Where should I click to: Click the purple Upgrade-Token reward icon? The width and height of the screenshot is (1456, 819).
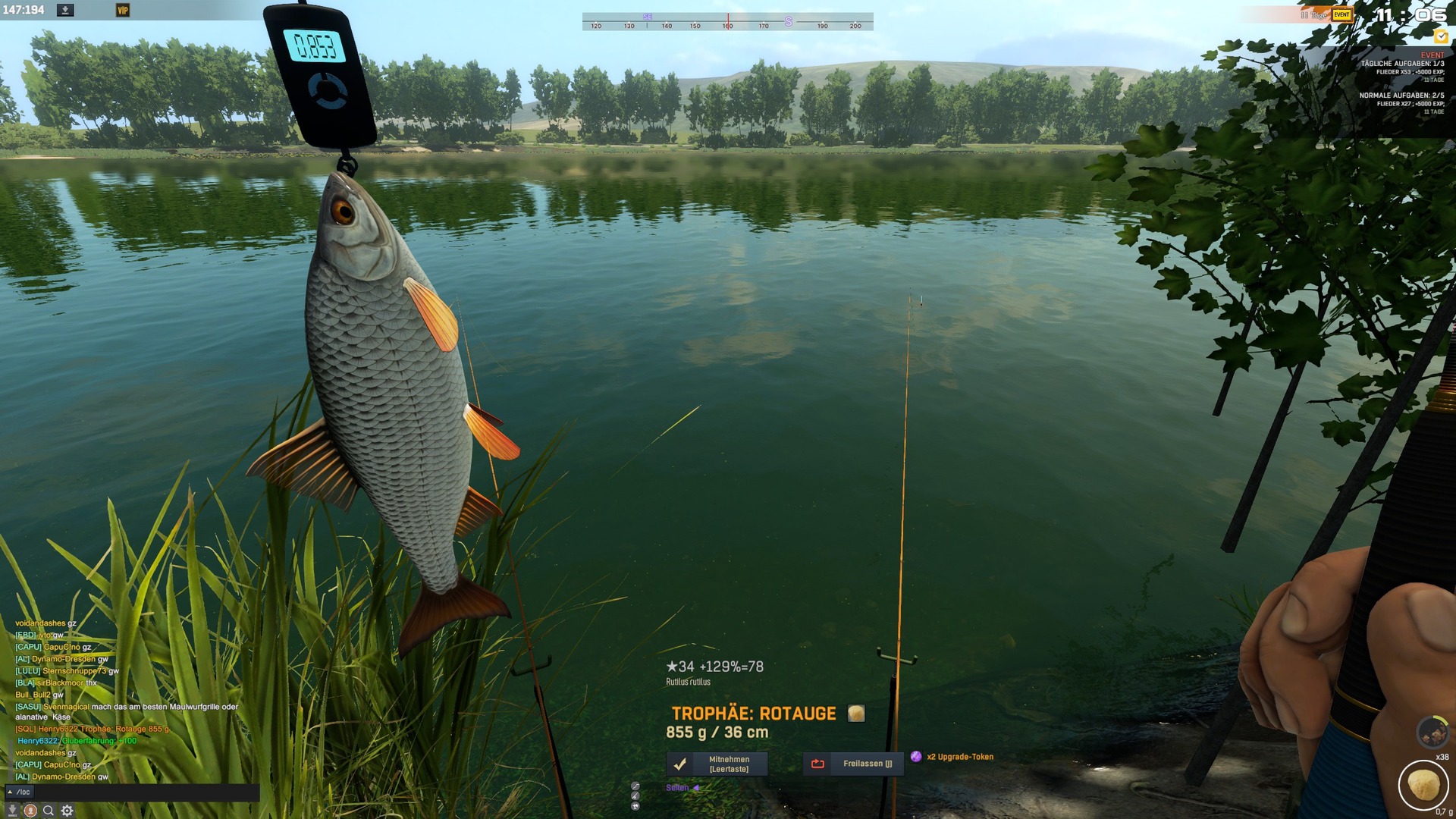916,757
